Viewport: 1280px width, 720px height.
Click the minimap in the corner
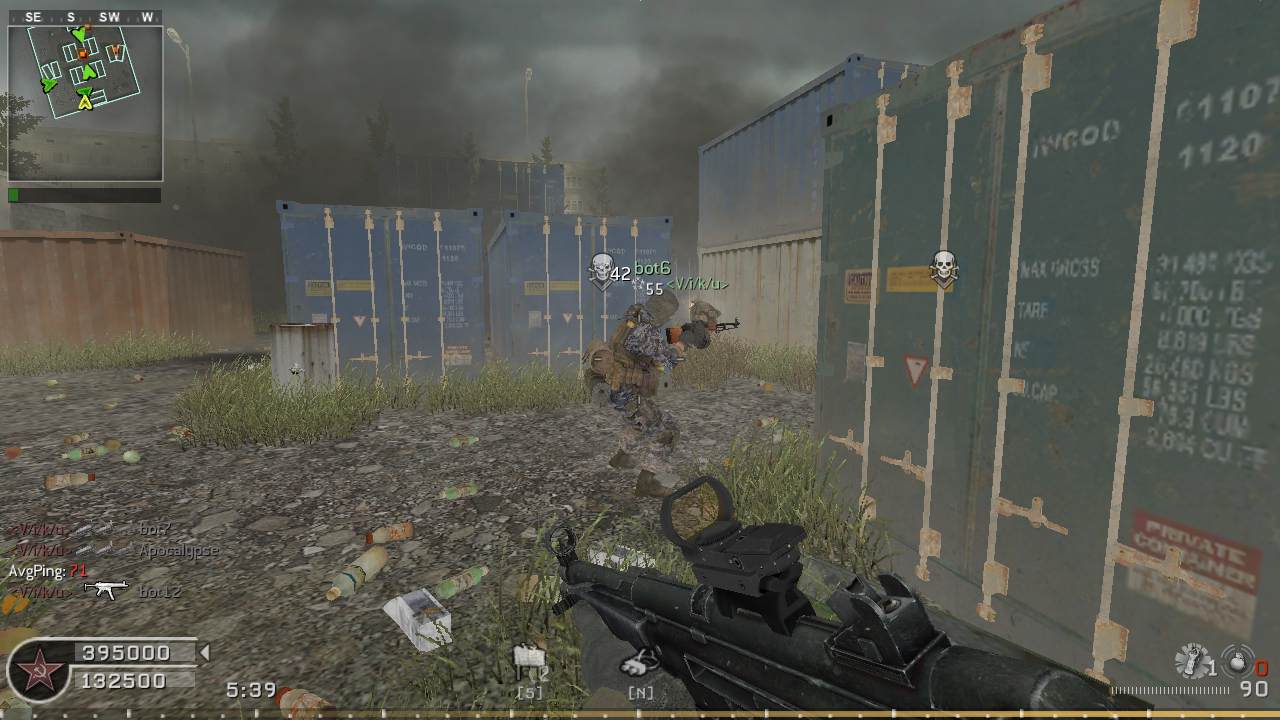point(85,103)
